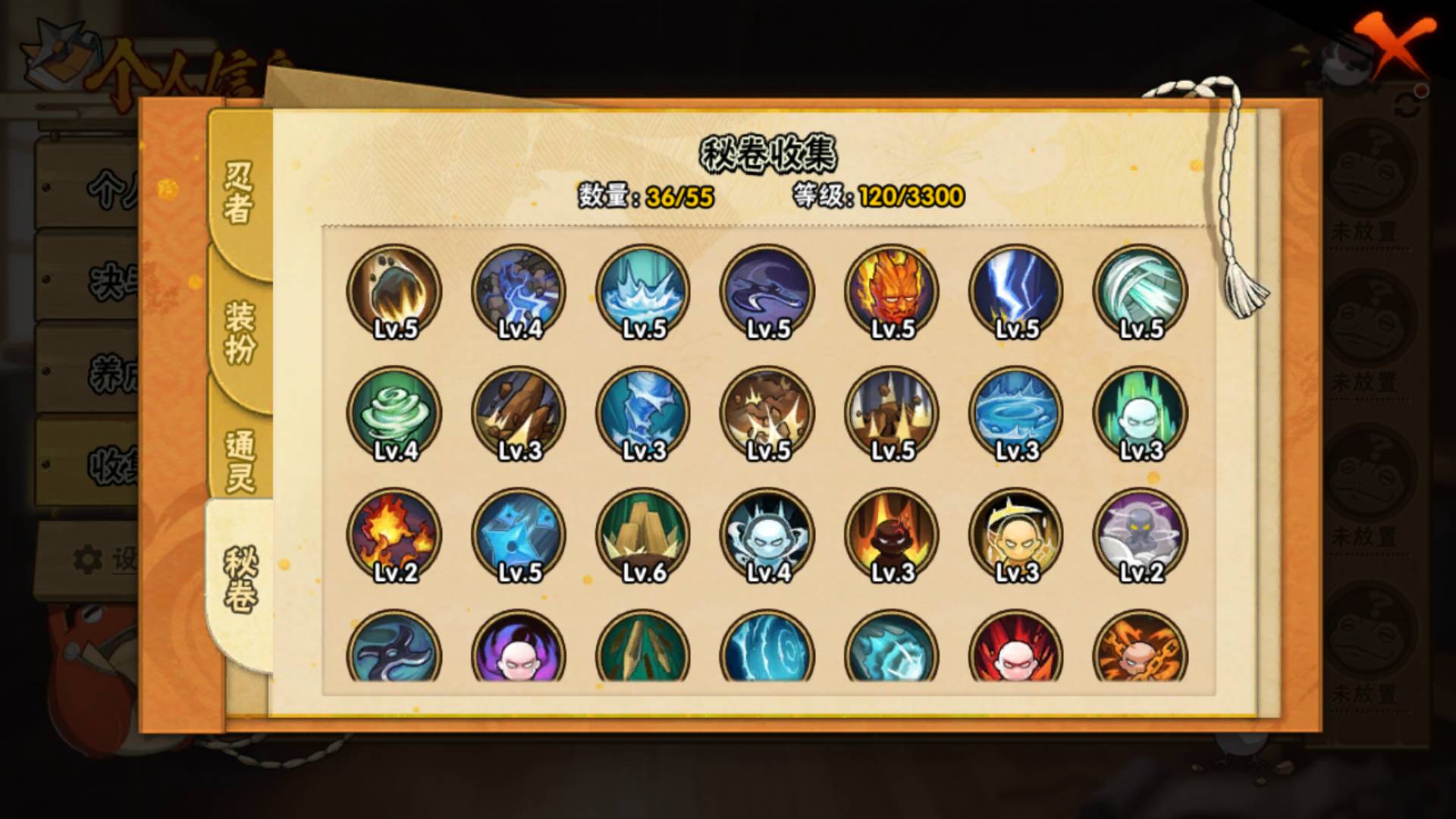This screenshot has height=819, width=1456.
Task: Choose the purple shadow figure scroll
Action: (x=1141, y=535)
